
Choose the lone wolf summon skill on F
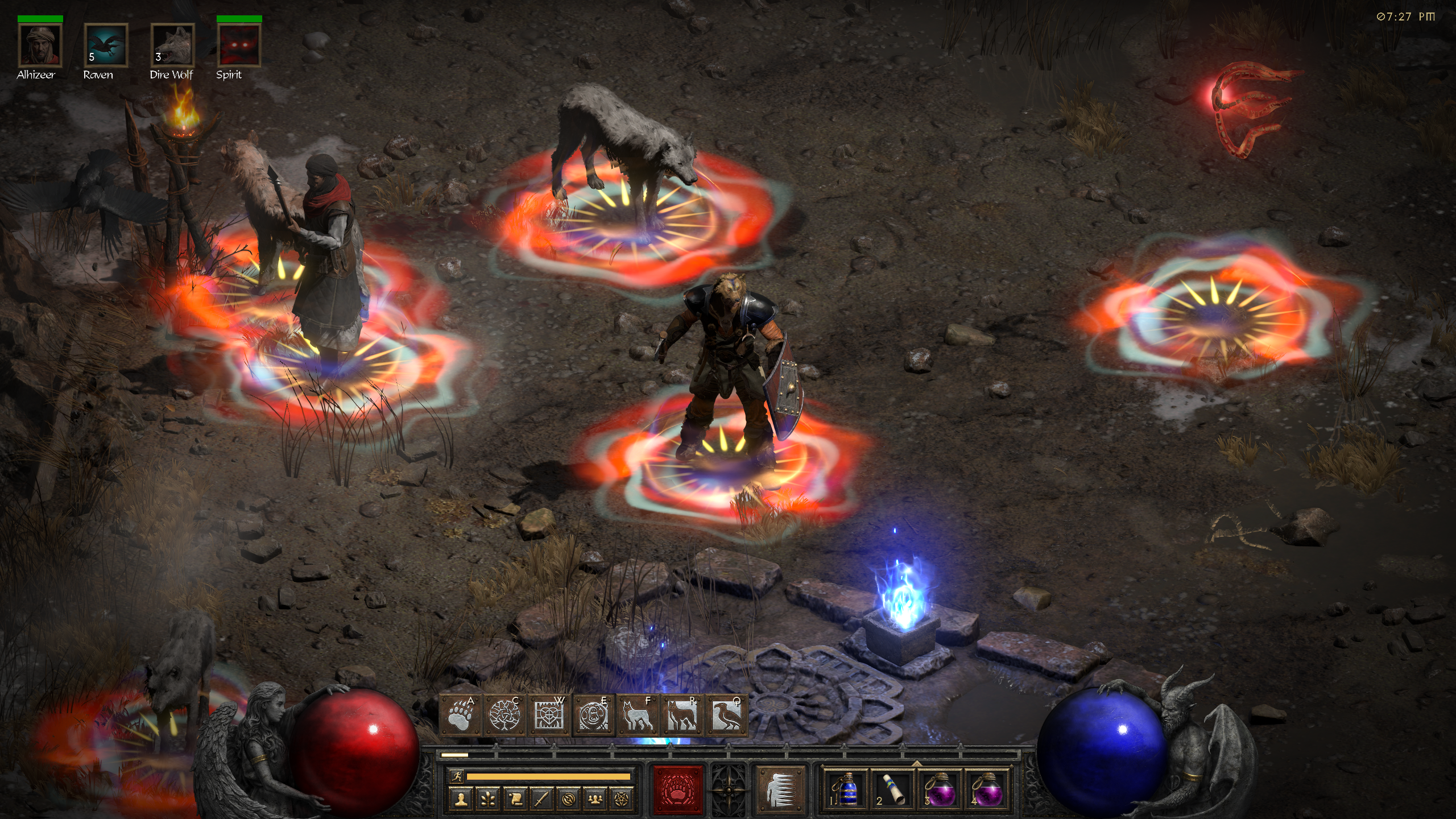pyautogui.click(x=638, y=715)
